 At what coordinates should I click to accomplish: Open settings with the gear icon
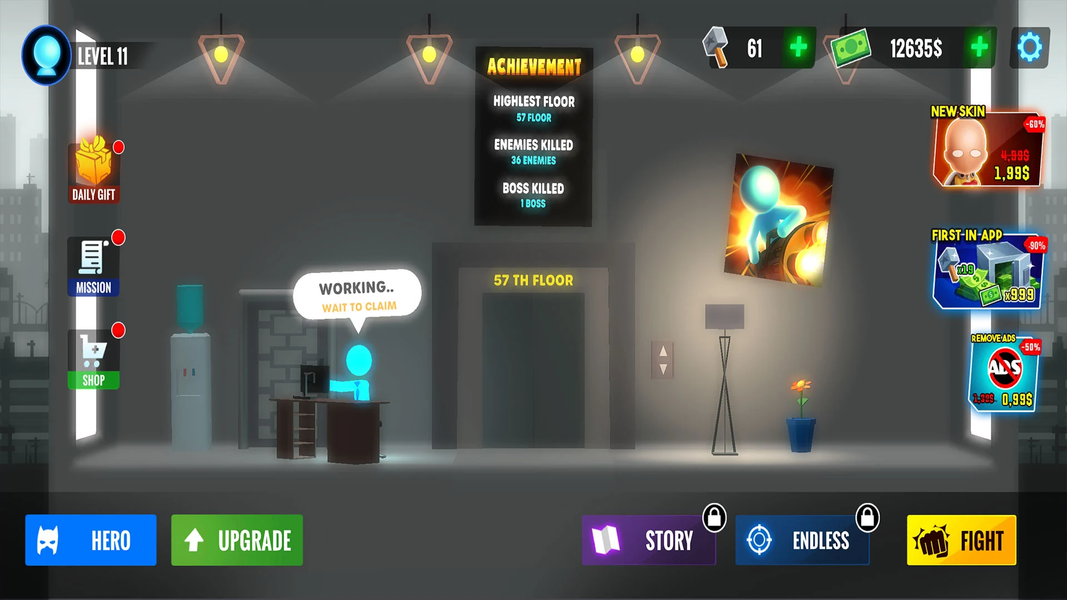click(x=1029, y=47)
